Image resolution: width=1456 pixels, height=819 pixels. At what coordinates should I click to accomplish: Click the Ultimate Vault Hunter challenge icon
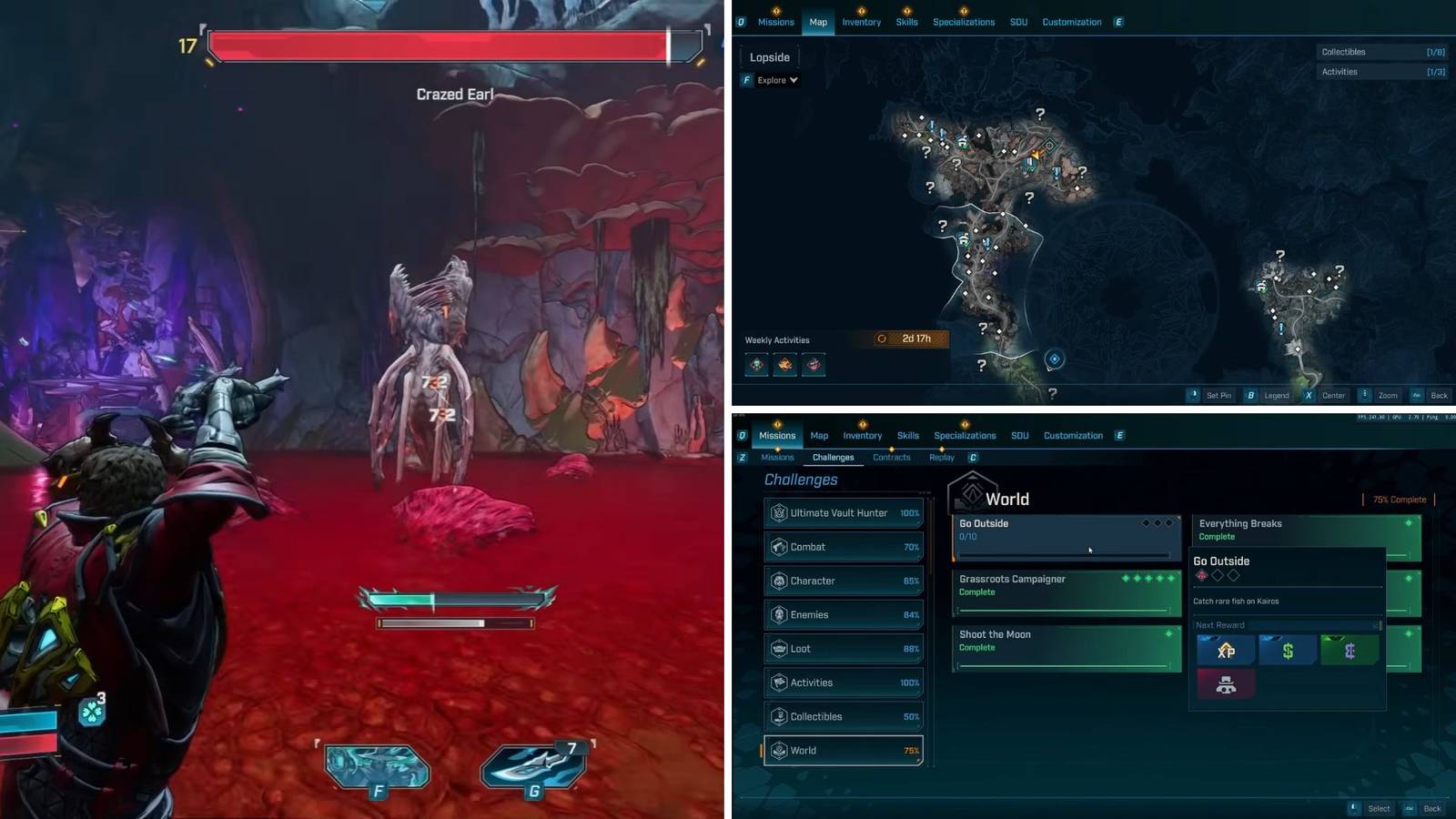pyautogui.click(x=781, y=512)
